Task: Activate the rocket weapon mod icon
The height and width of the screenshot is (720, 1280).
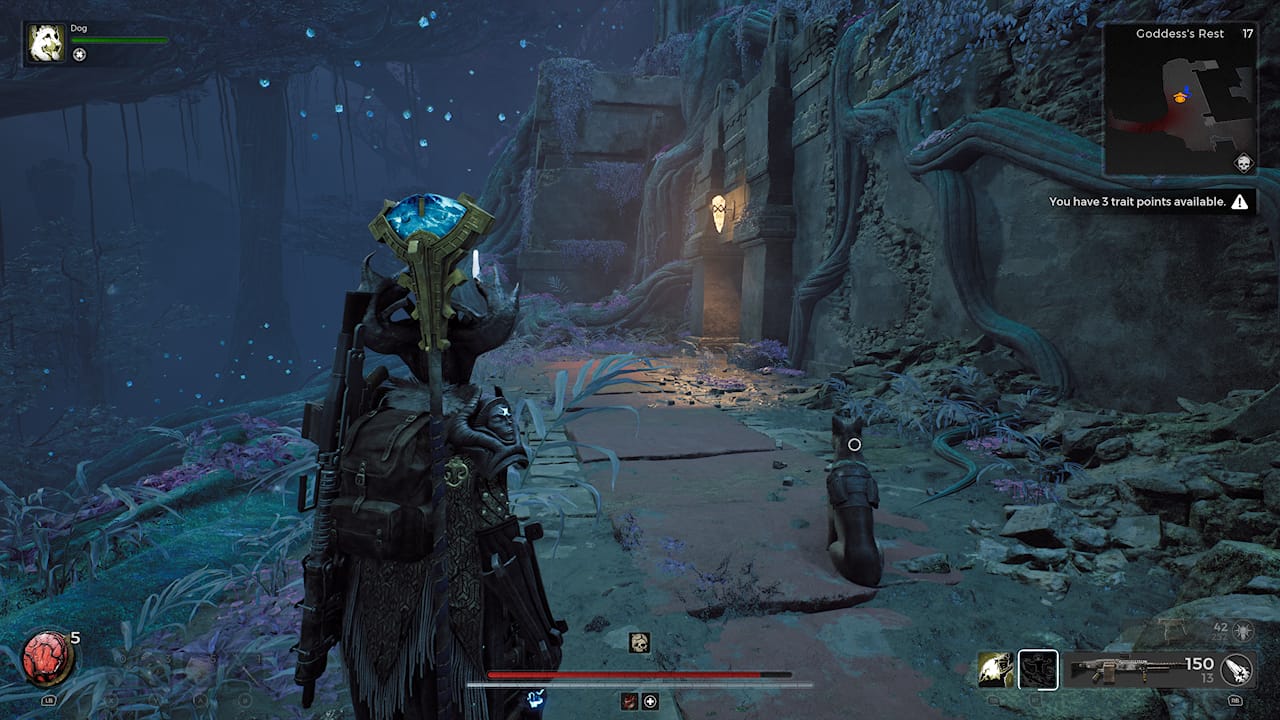Action: pos(1237,669)
